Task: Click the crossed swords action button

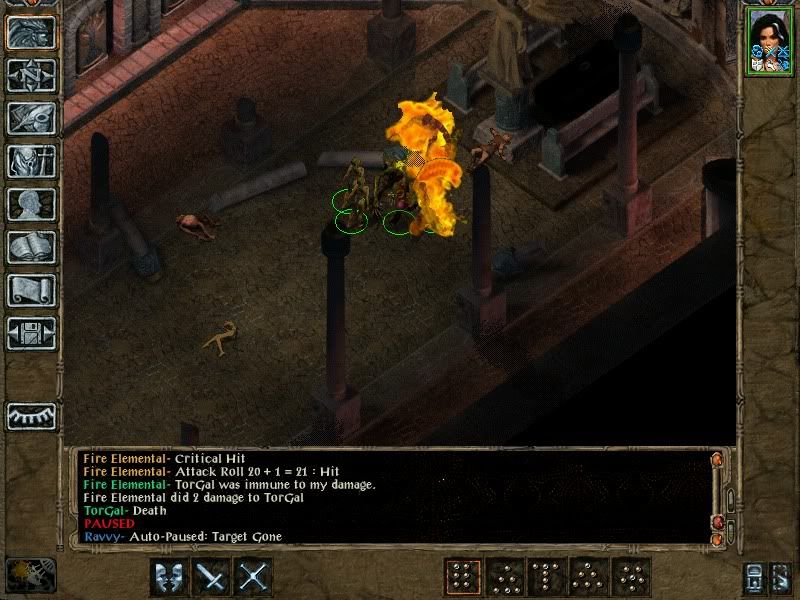Action: pyautogui.click(x=255, y=577)
